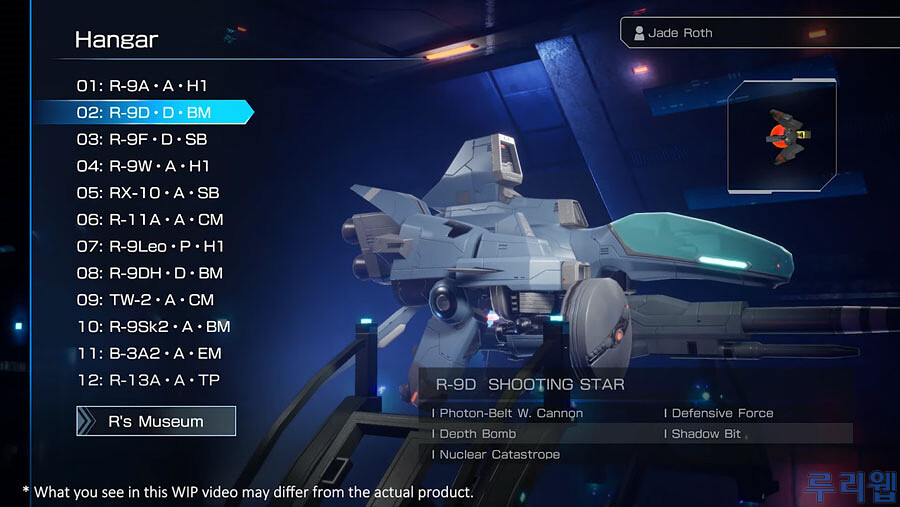900x507 pixels.
Task: Select 06: R-11A in the Hangar
Action: click(x=150, y=219)
